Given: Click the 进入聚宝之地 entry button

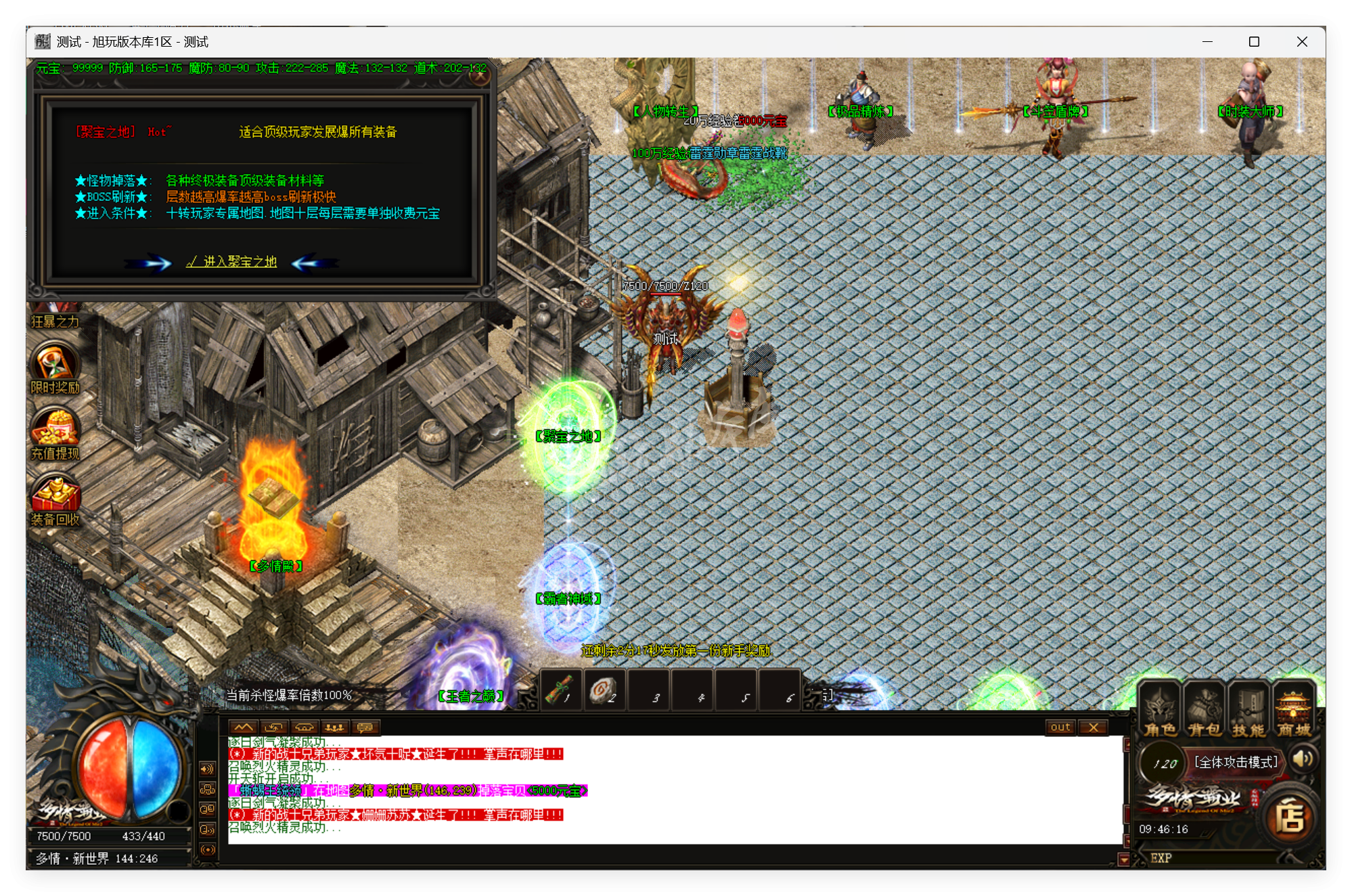Looking at the screenshot, I should point(232,262).
